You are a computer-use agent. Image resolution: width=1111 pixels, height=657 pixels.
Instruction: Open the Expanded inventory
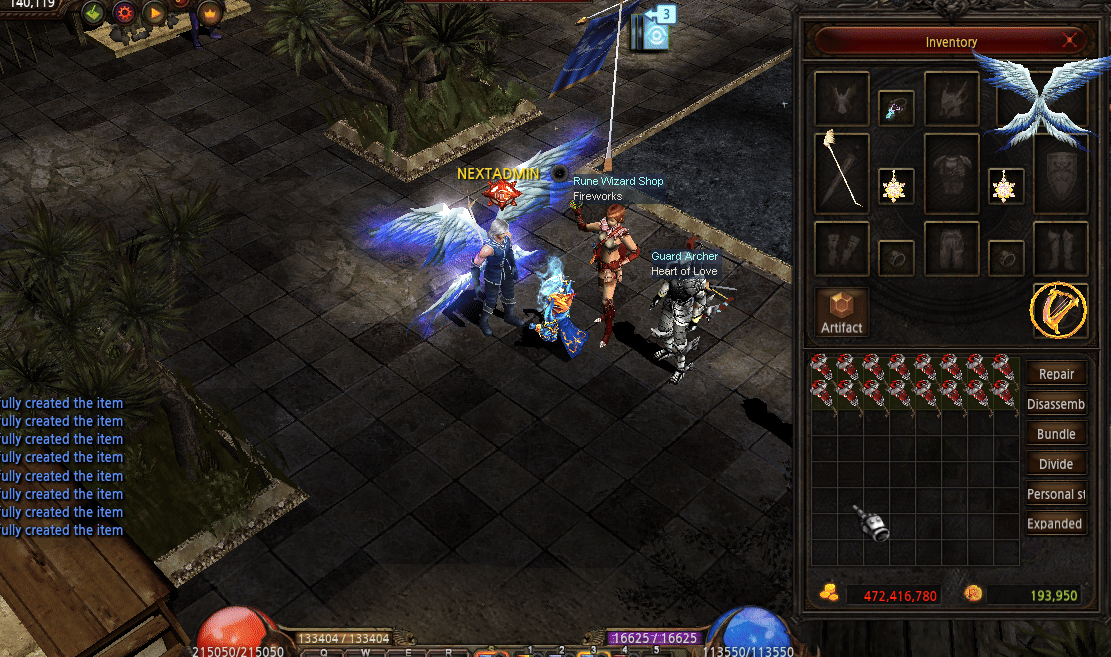[x=1056, y=523]
